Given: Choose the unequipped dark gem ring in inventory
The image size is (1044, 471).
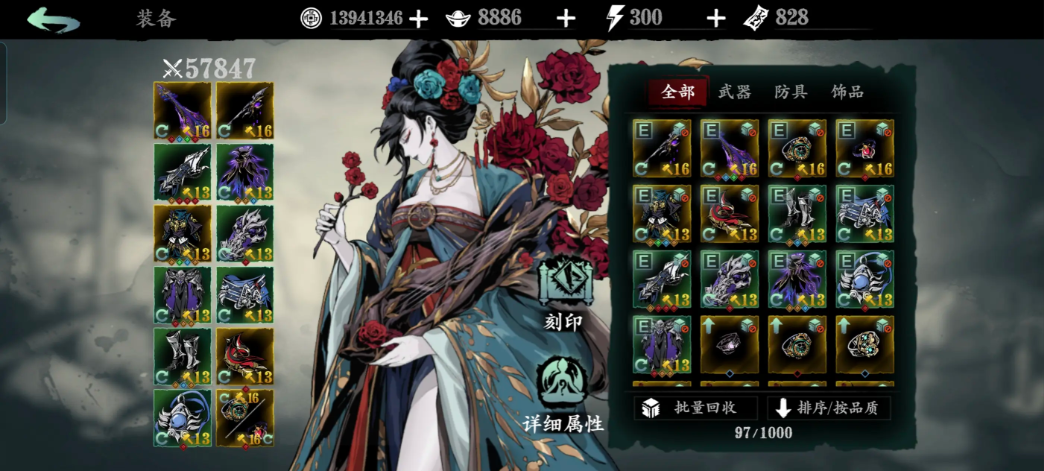Looking at the screenshot, I should coord(729,344).
